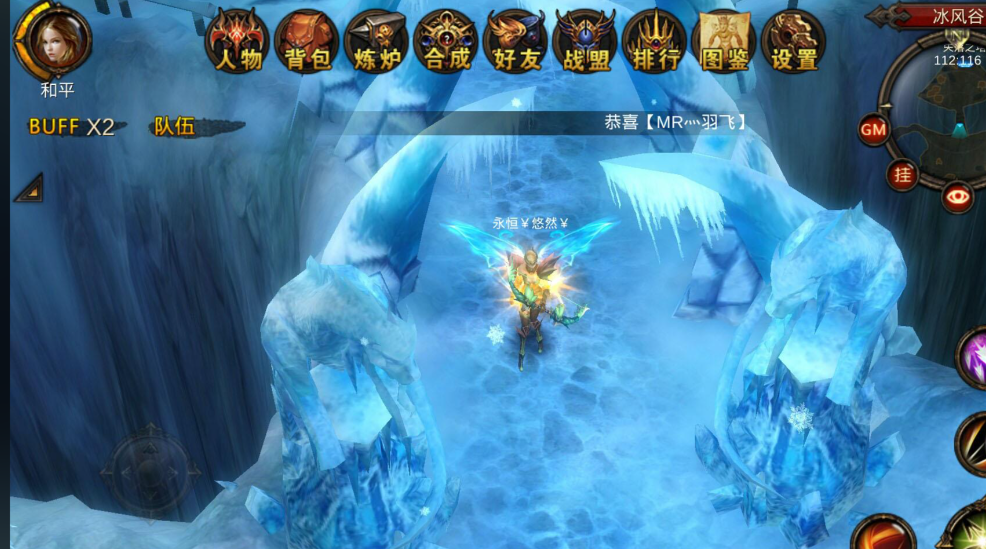The height and width of the screenshot is (549, 986).
Task: Open the 人物 character menu
Action: coord(239,42)
